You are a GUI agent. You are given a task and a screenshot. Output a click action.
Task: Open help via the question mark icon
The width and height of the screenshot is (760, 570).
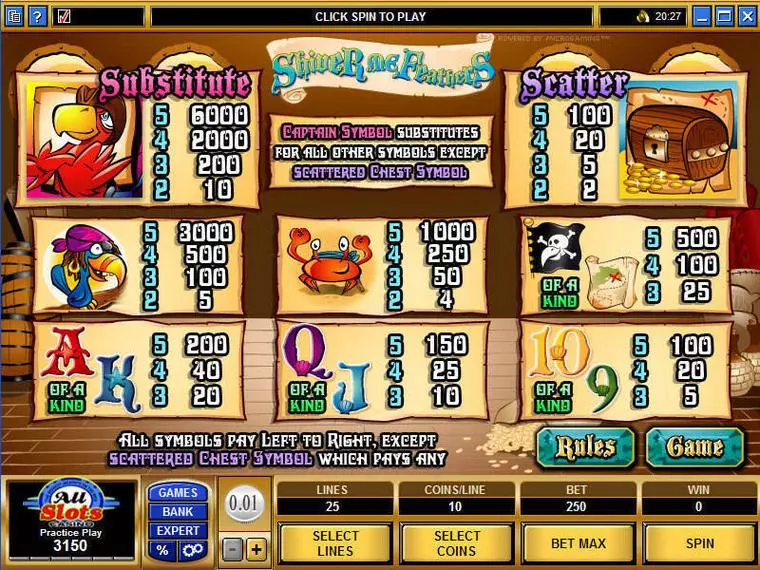coord(37,16)
